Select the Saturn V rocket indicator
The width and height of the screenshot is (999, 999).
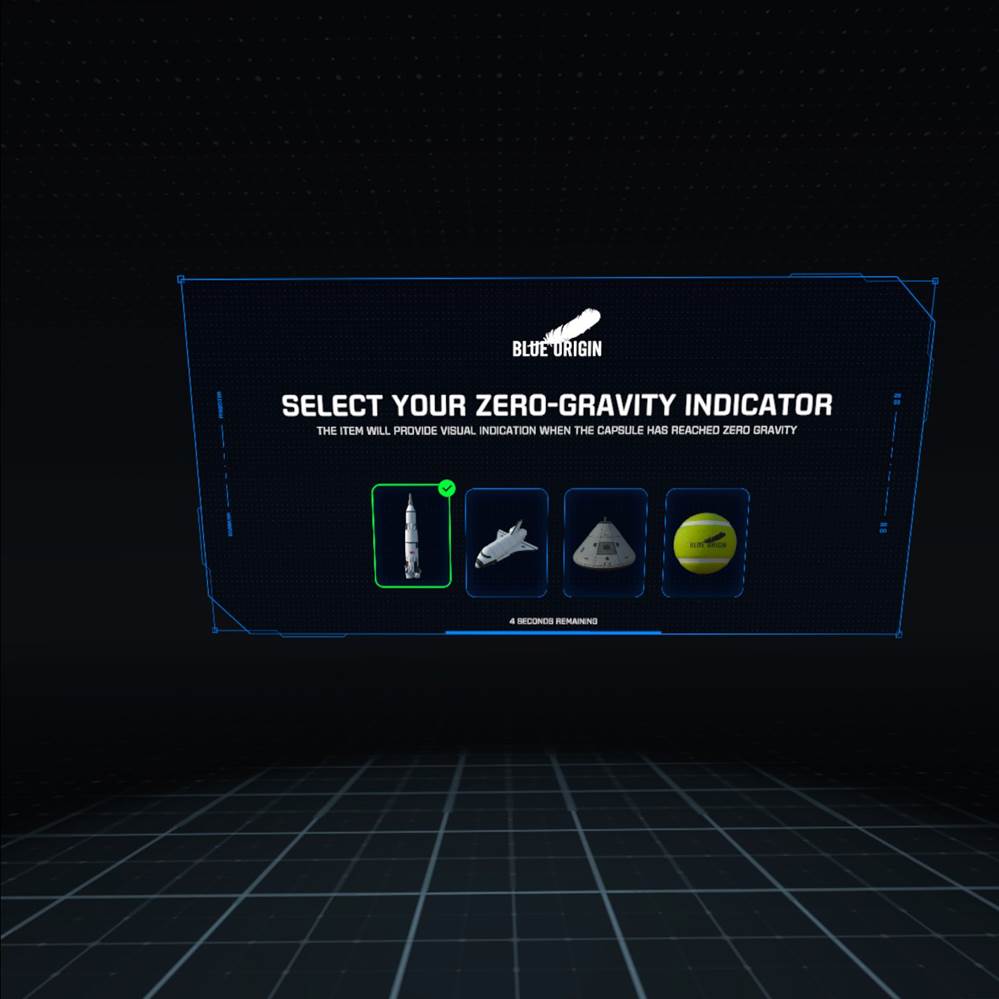pos(411,537)
